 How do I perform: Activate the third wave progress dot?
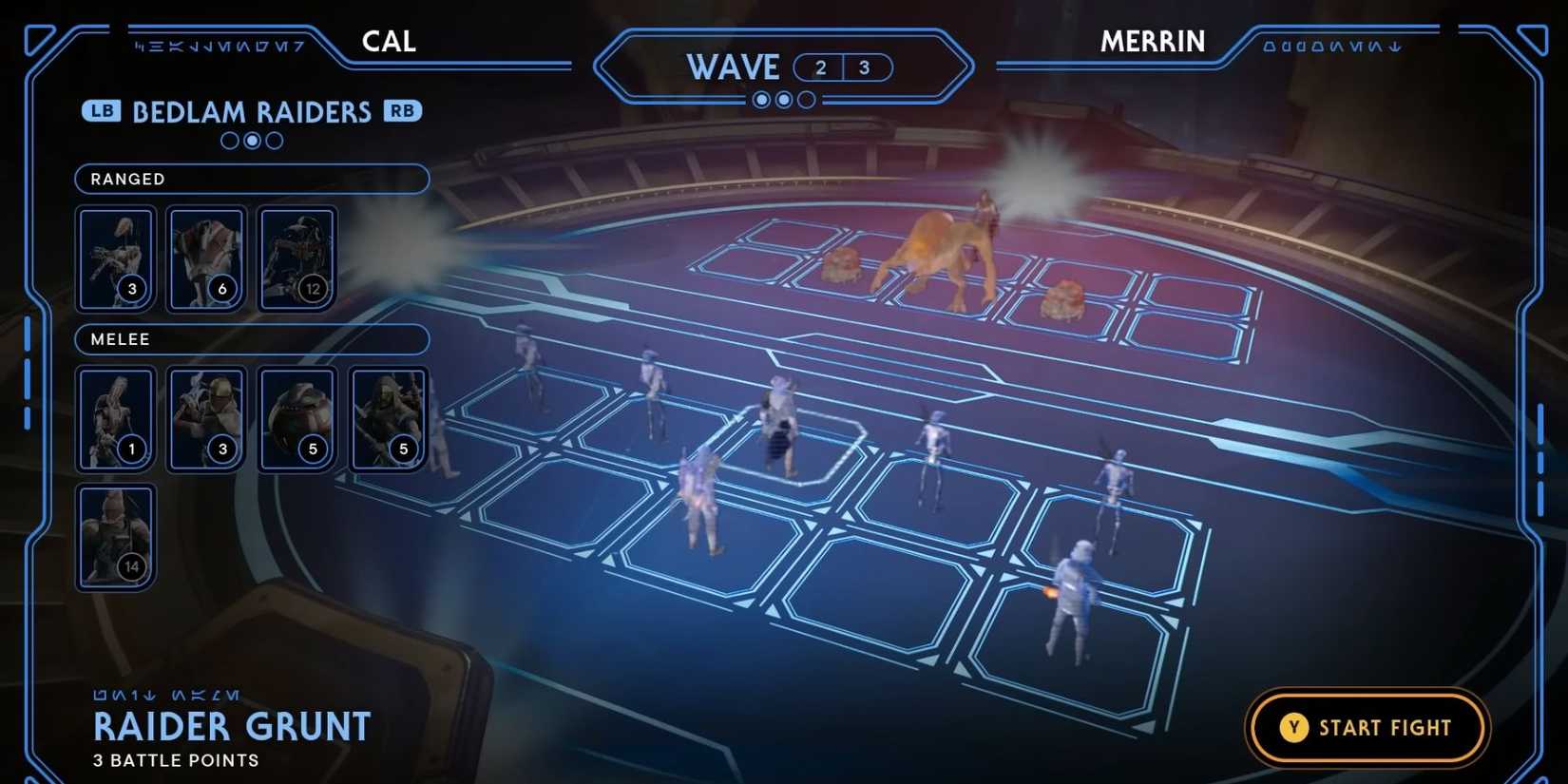(x=807, y=99)
